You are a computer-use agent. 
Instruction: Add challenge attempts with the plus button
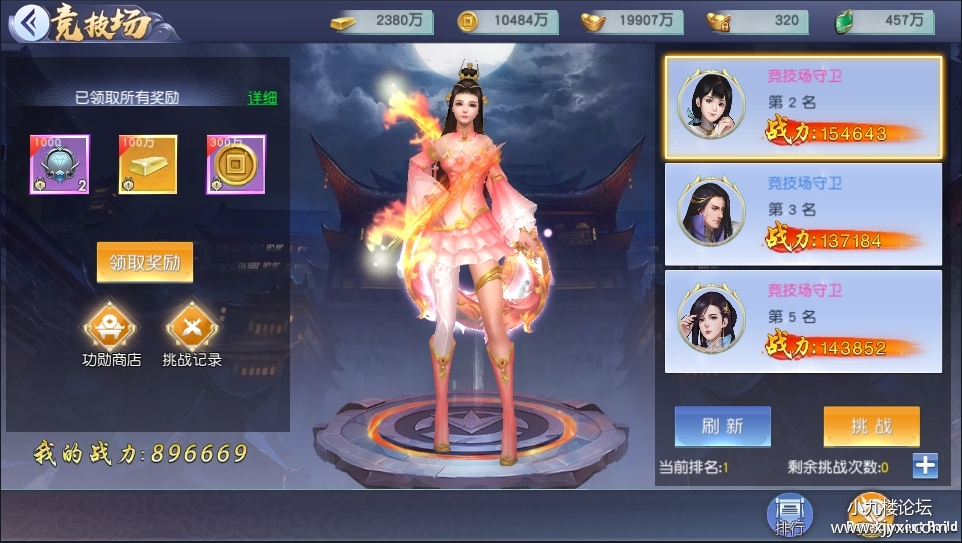click(925, 465)
